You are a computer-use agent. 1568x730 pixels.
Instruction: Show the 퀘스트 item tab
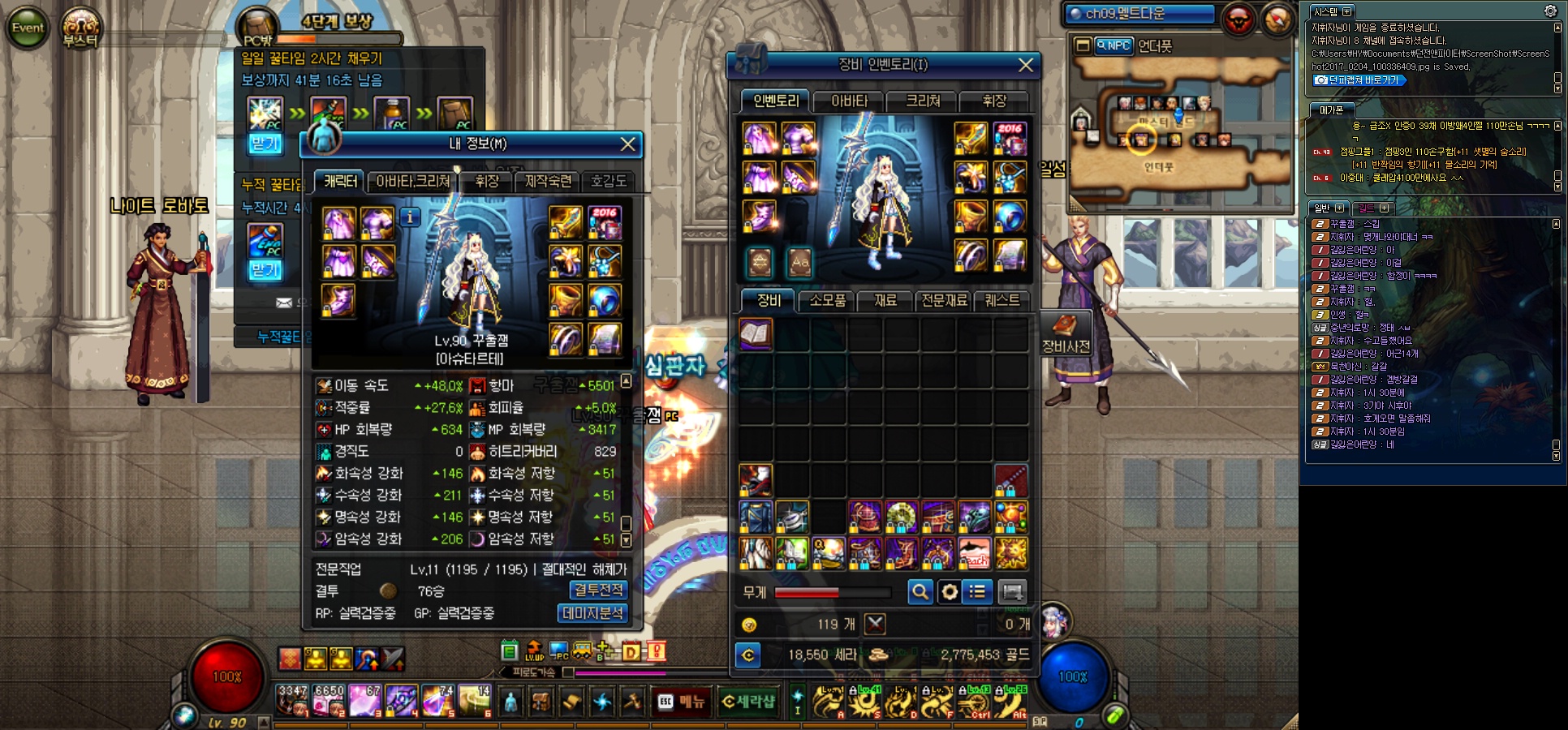coord(1002,300)
